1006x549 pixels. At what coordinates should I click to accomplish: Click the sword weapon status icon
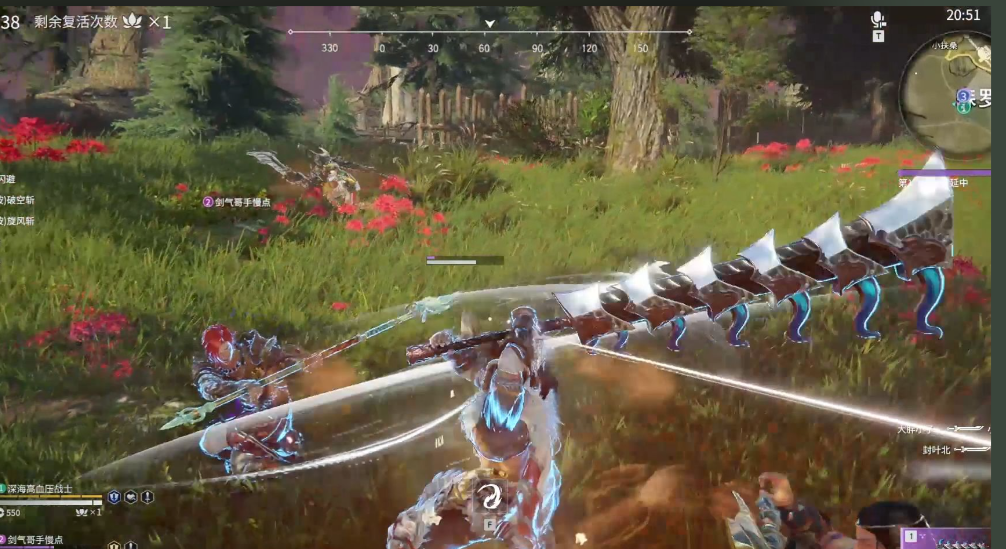pyautogui.click(x=147, y=497)
